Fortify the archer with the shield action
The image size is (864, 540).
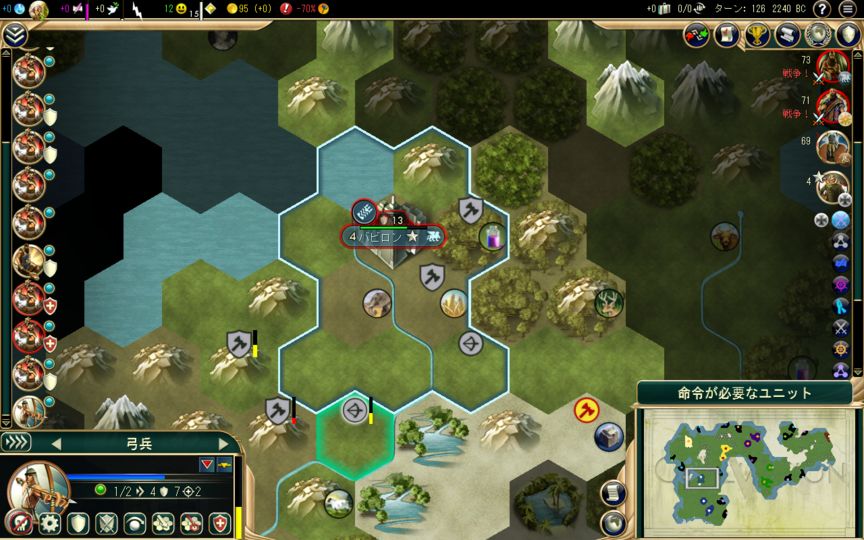tap(77, 523)
